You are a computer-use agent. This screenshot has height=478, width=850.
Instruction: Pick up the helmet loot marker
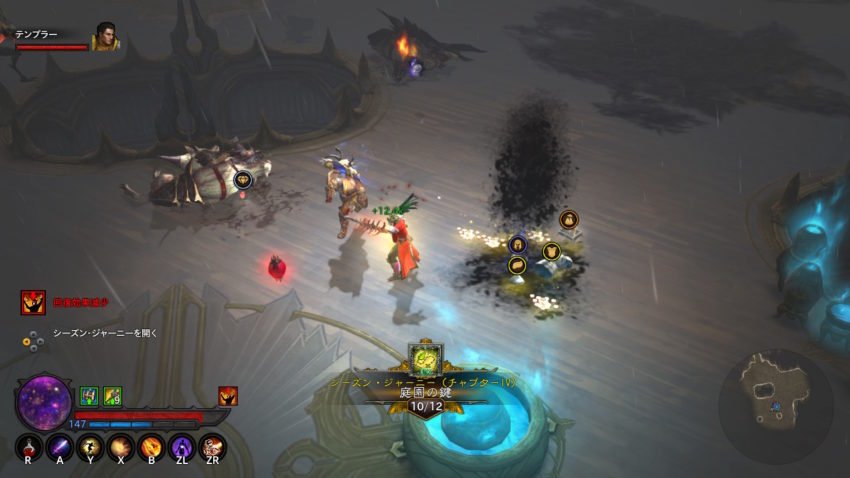click(518, 243)
